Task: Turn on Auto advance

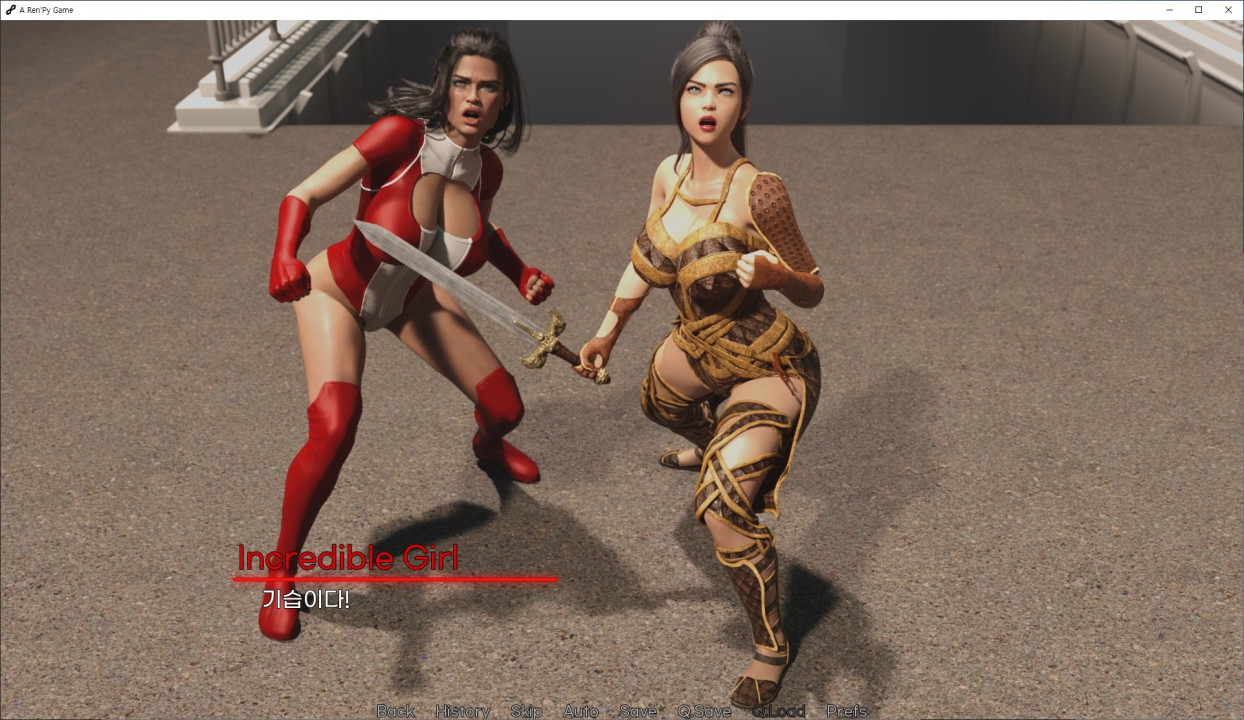Action: click(580, 711)
